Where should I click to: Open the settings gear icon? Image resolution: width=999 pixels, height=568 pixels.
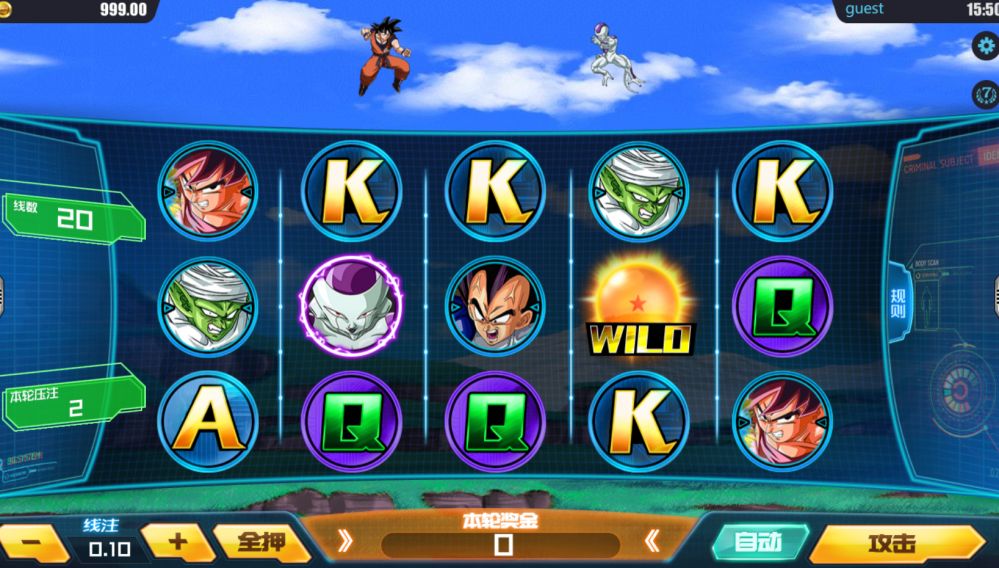pyautogui.click(x=986, y=47)
